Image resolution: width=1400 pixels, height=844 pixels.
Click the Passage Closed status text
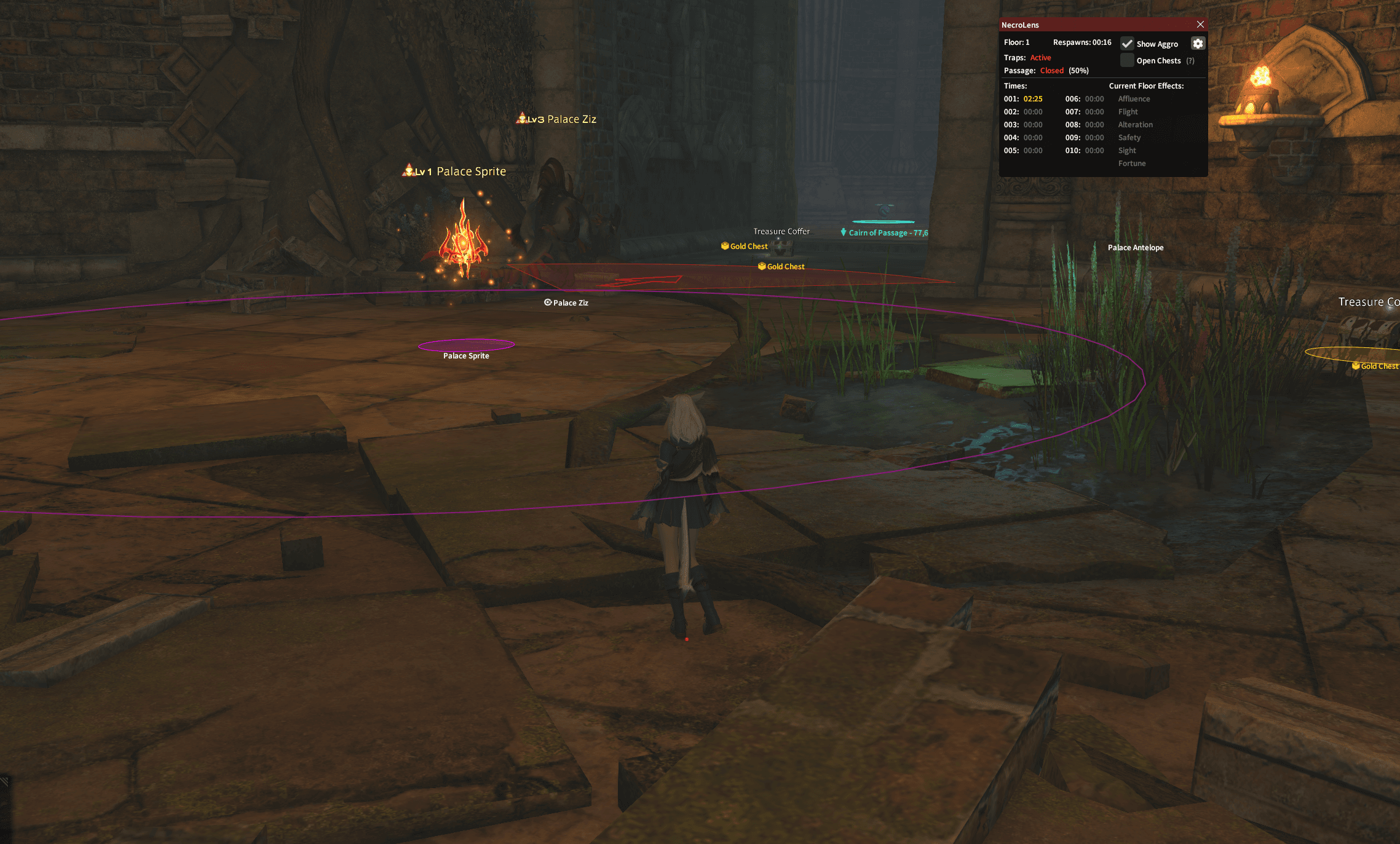1051,70
